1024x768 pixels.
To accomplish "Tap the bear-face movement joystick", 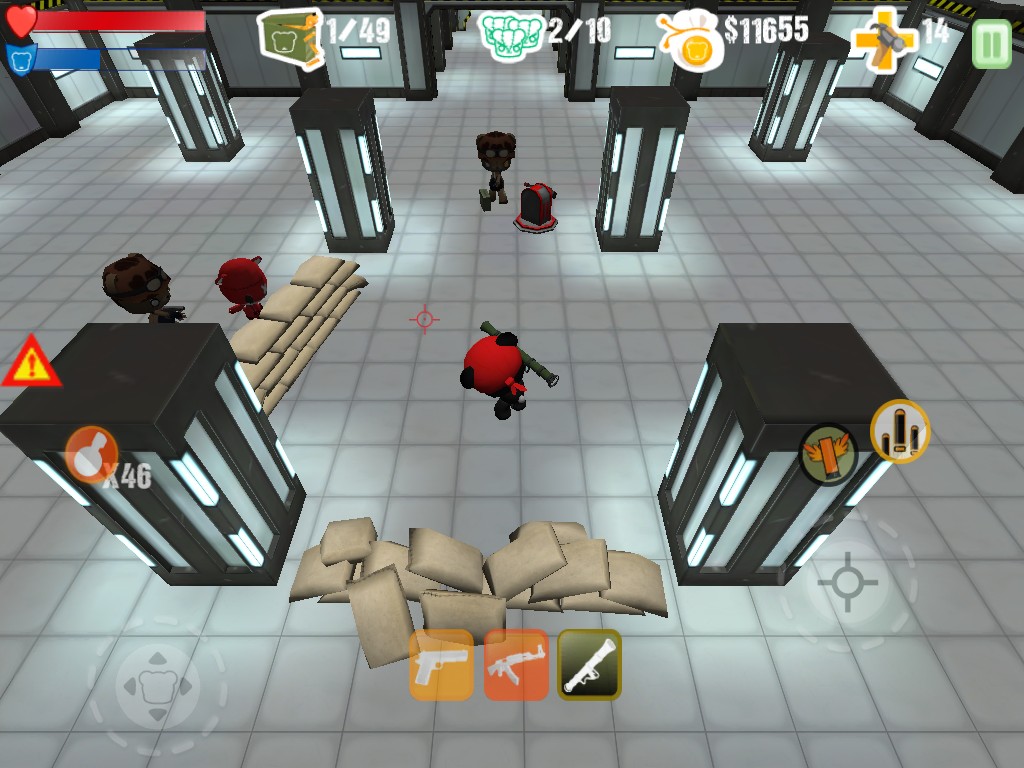I will tap(157, 686).
